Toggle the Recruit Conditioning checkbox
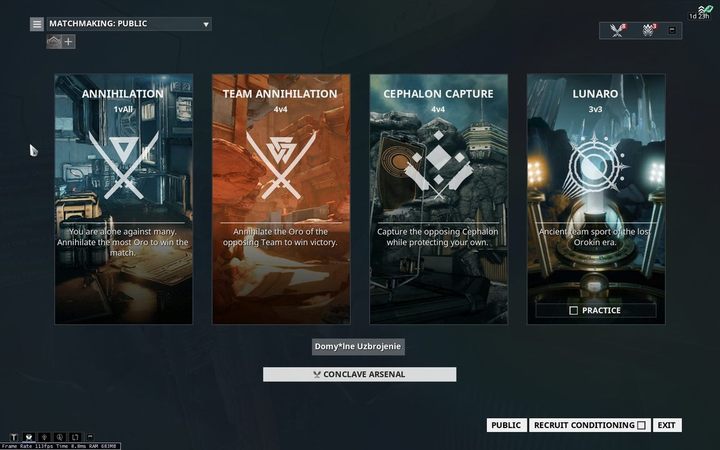 641,425
